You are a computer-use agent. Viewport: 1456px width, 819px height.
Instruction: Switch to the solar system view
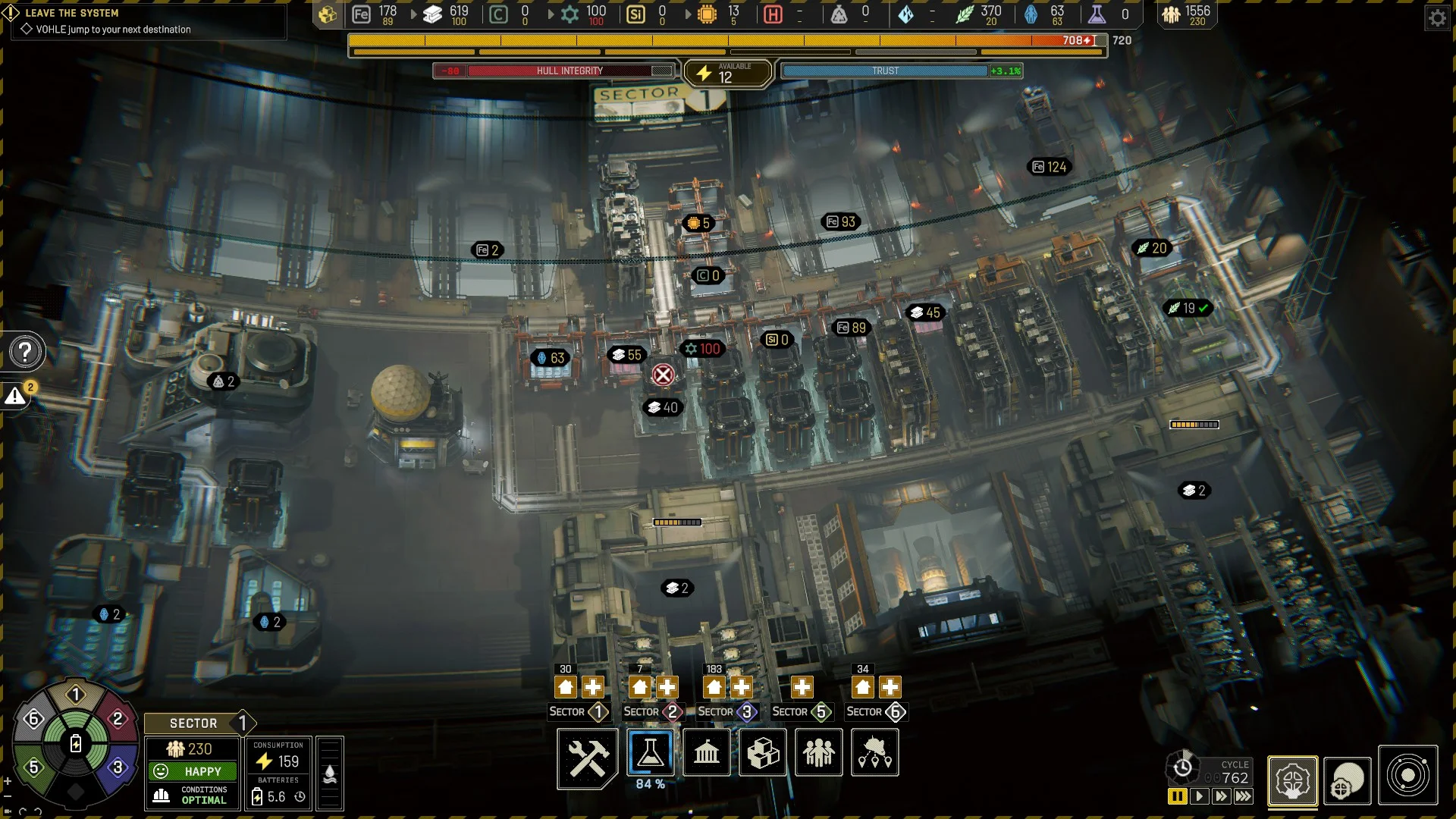point(1407,776)
